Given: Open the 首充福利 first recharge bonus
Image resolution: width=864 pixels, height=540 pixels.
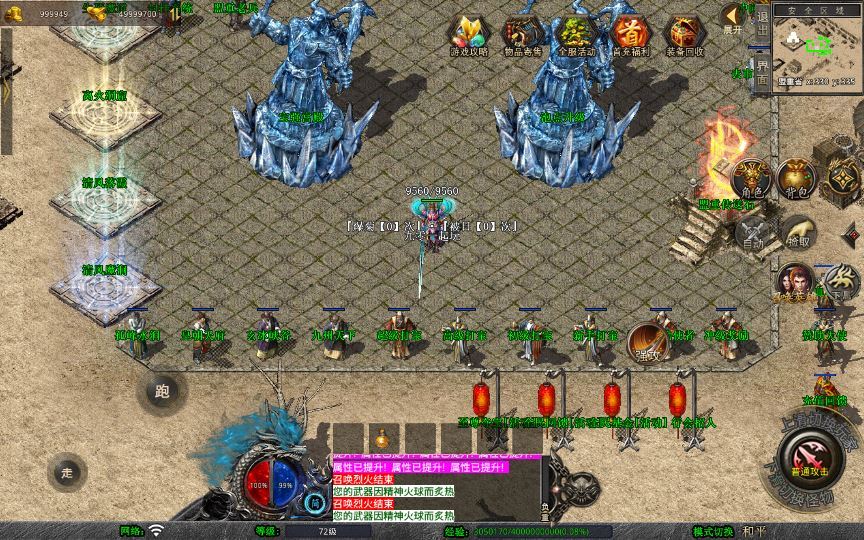Looking at the screenshot, I should click(629, 35).
